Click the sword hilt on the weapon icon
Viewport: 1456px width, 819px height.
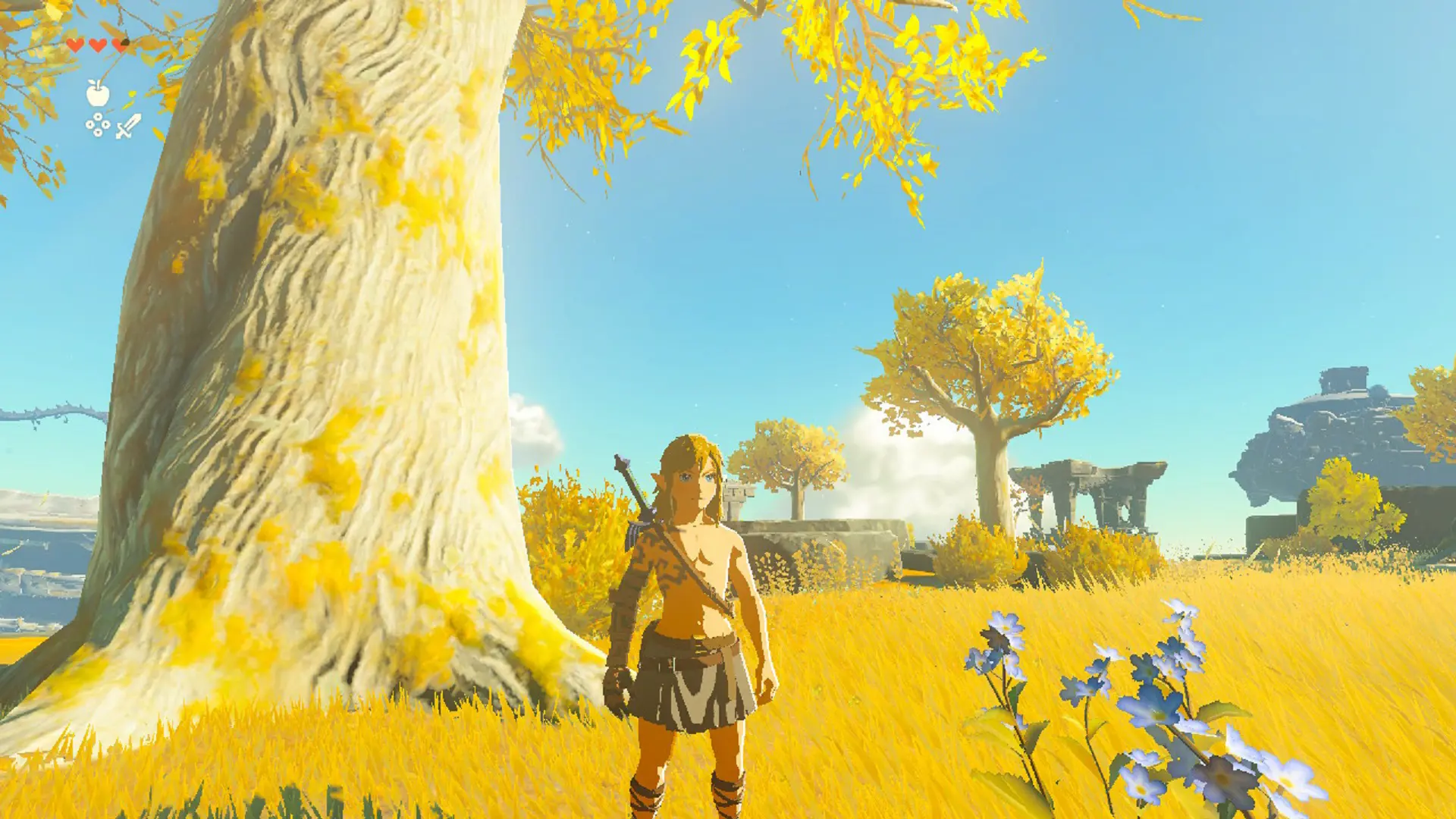121,131
